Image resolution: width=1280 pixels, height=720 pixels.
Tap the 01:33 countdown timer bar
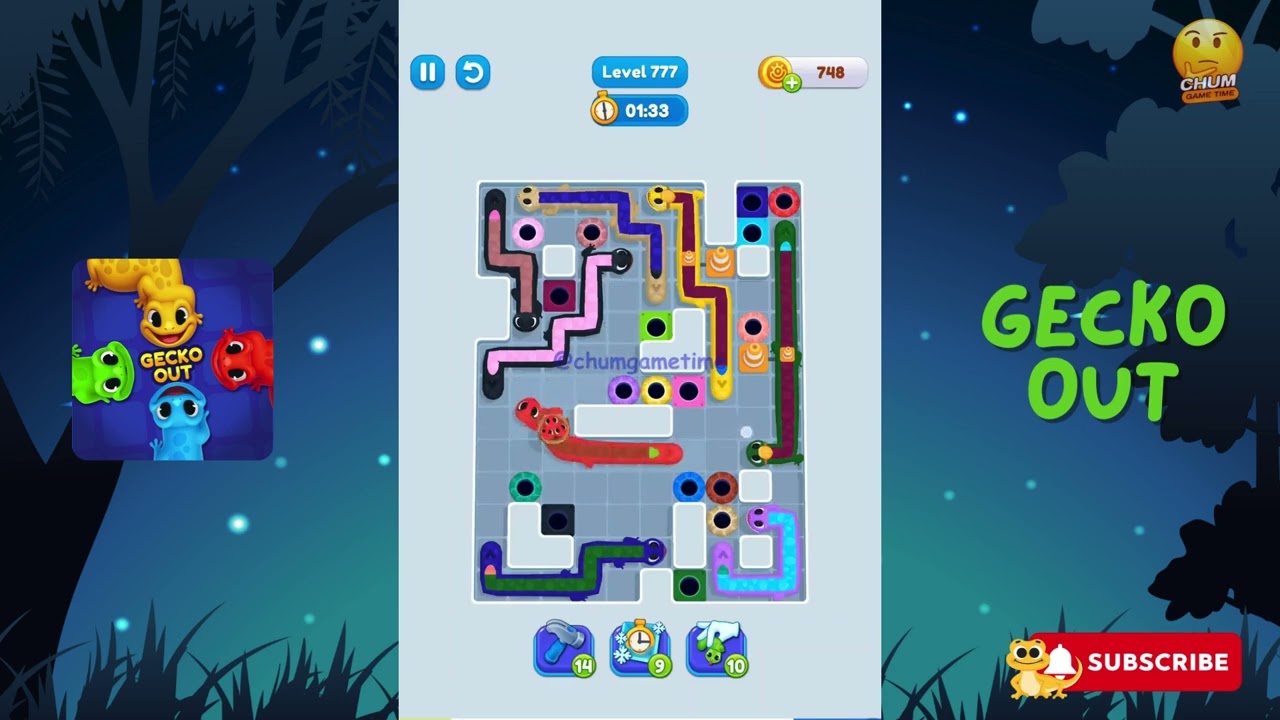click(x=648, y=111)
